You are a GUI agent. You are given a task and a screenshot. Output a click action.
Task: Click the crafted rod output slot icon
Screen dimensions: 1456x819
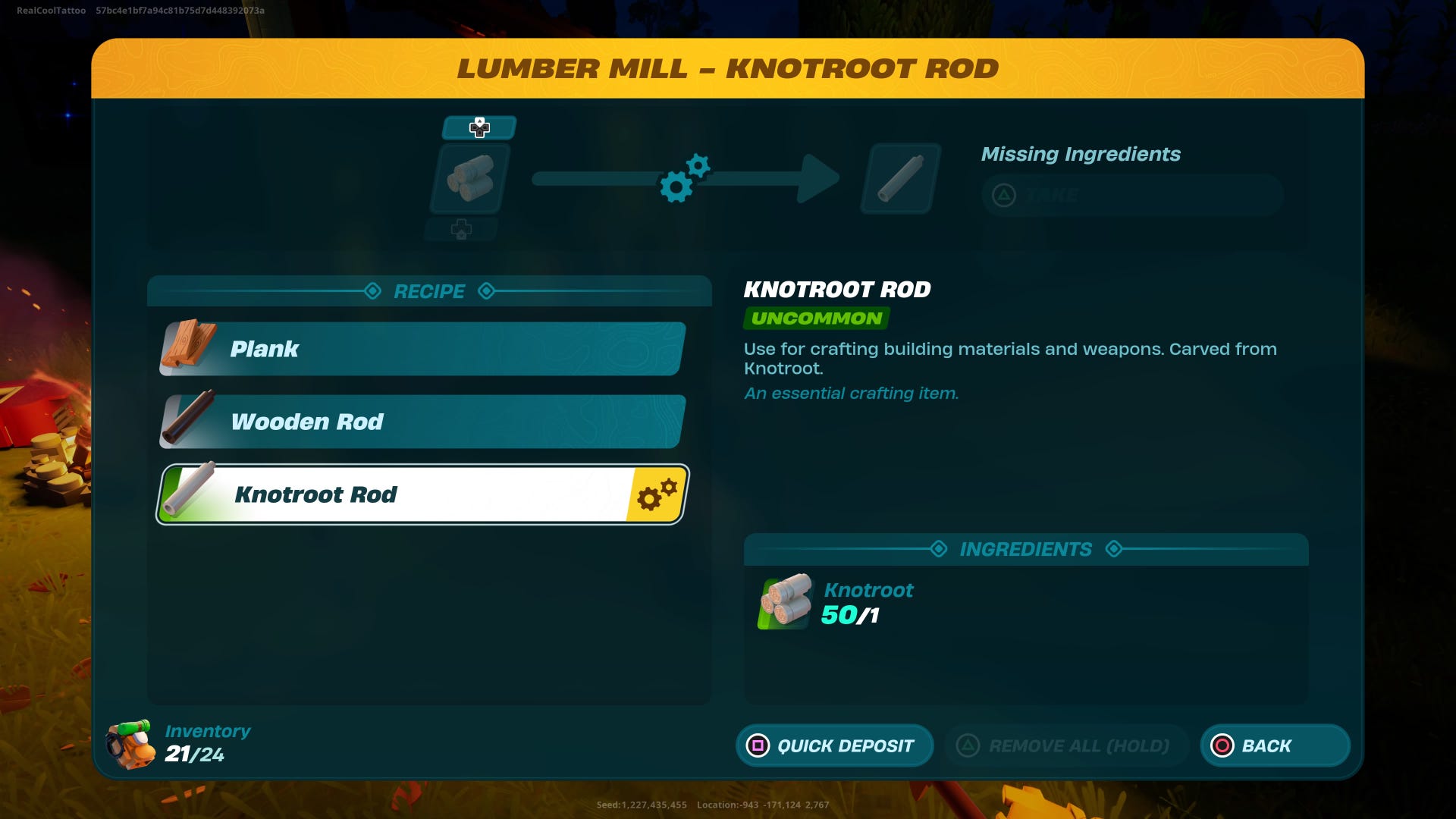[x=899, y=179]
